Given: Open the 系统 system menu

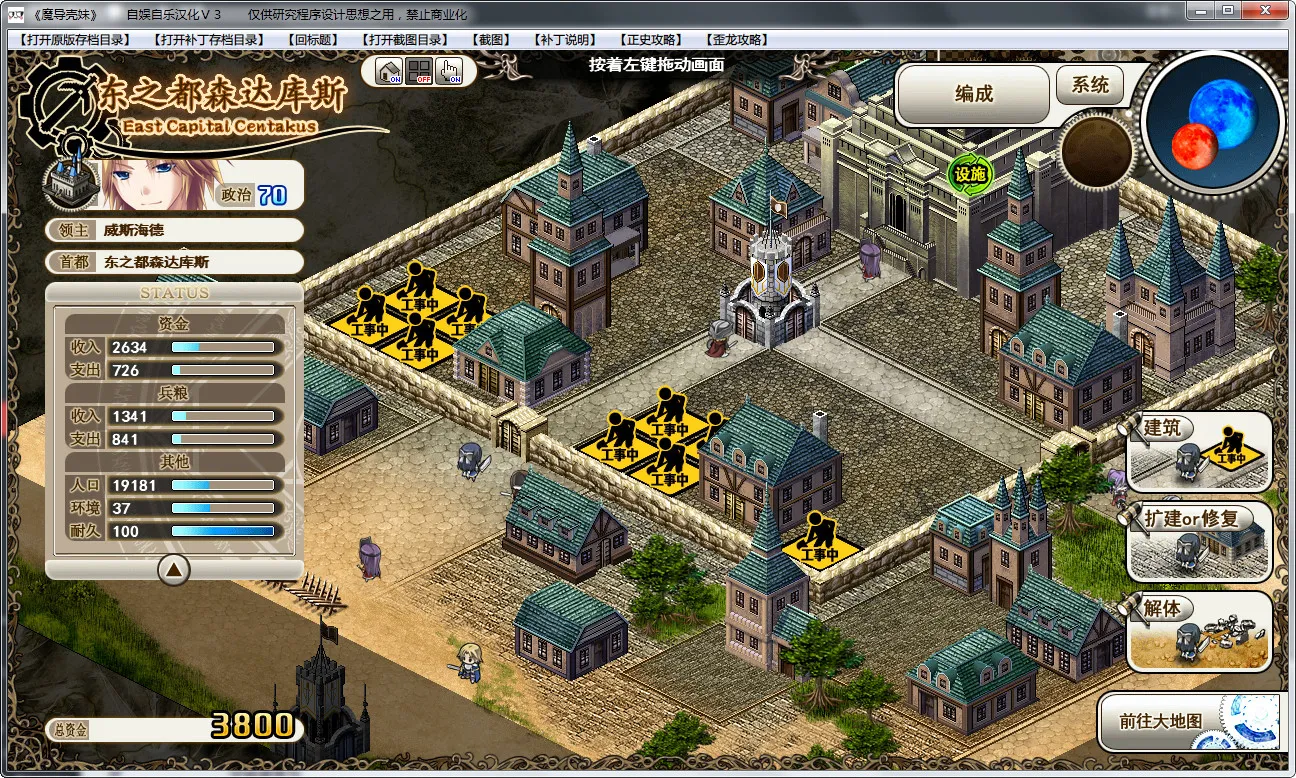Looking at the screenshot, I should (x=1090, y=86).
